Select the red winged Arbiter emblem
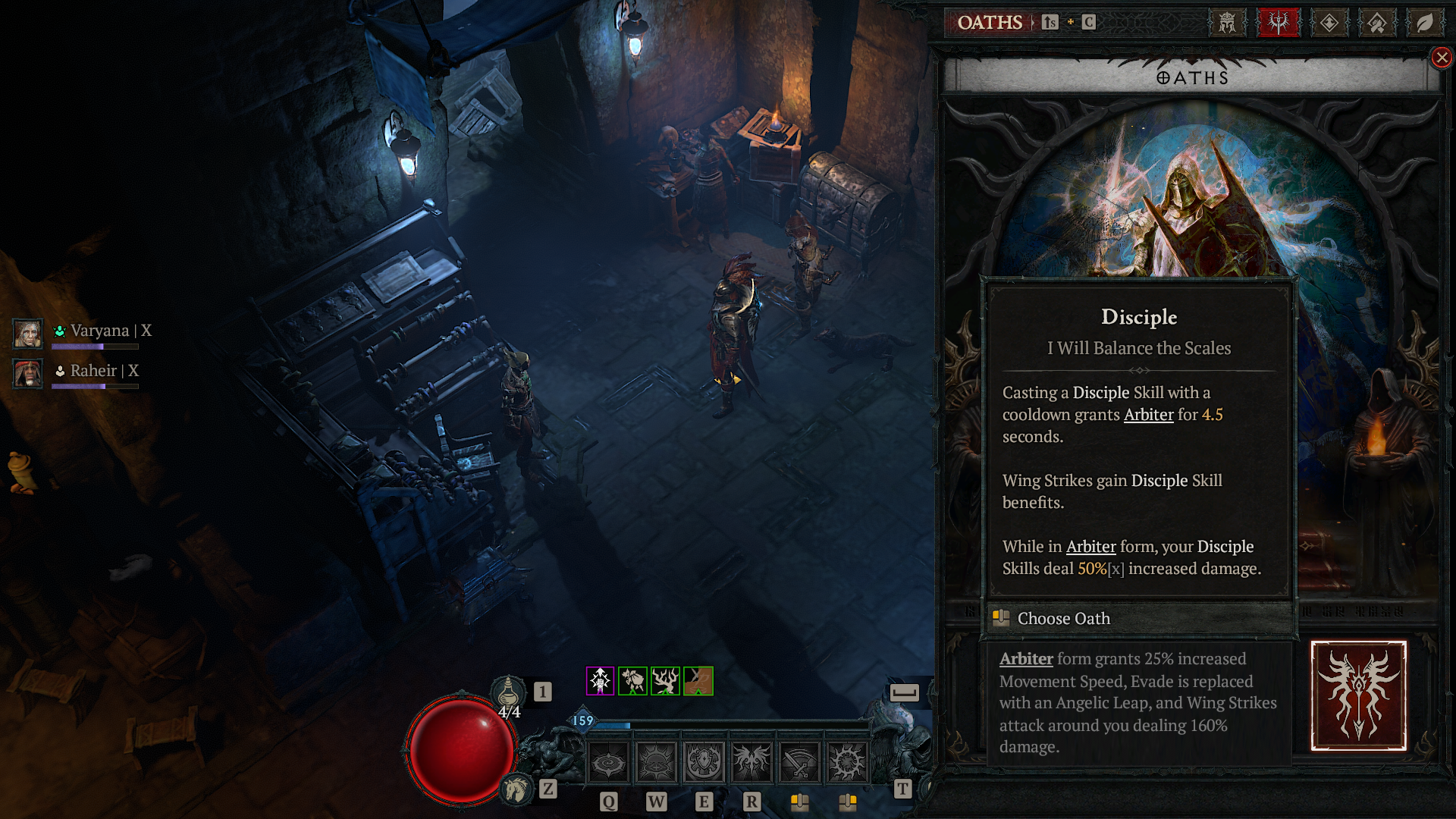This screenshot has height=819, width=1456. click(1358, 696)
